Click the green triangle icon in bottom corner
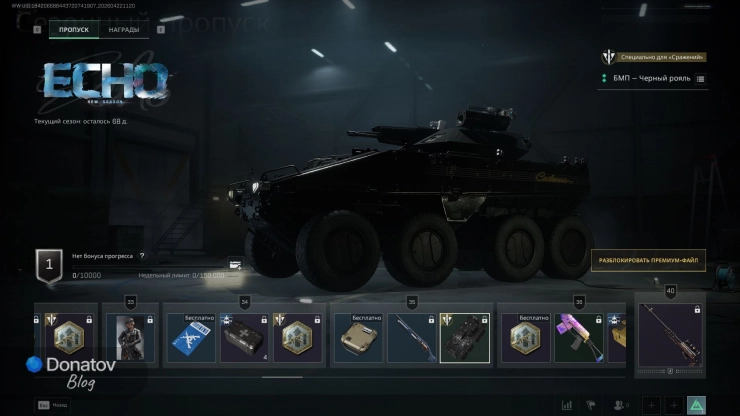 pos(697,405)
